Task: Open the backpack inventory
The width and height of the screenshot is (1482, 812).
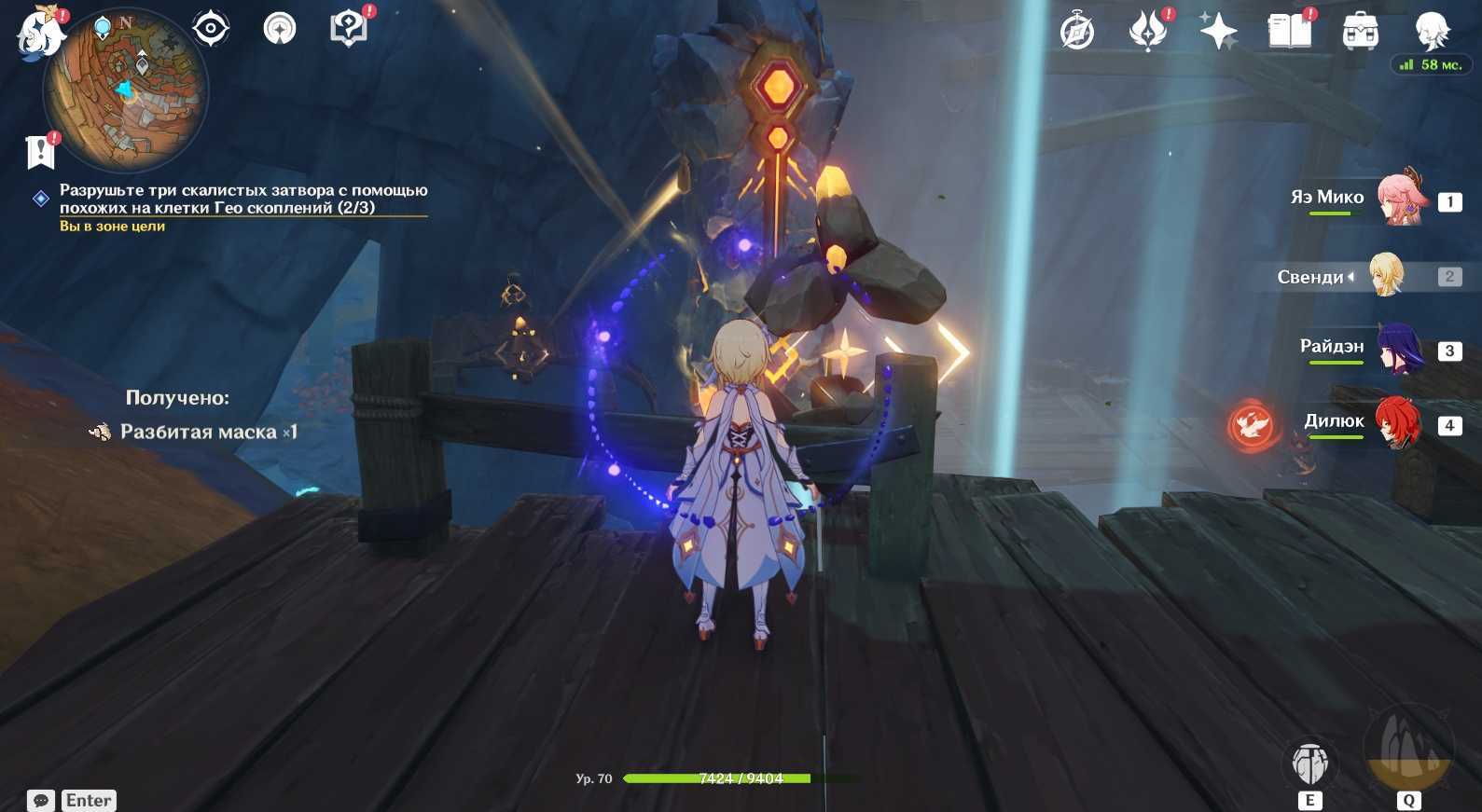Action: click(1360, 33)
